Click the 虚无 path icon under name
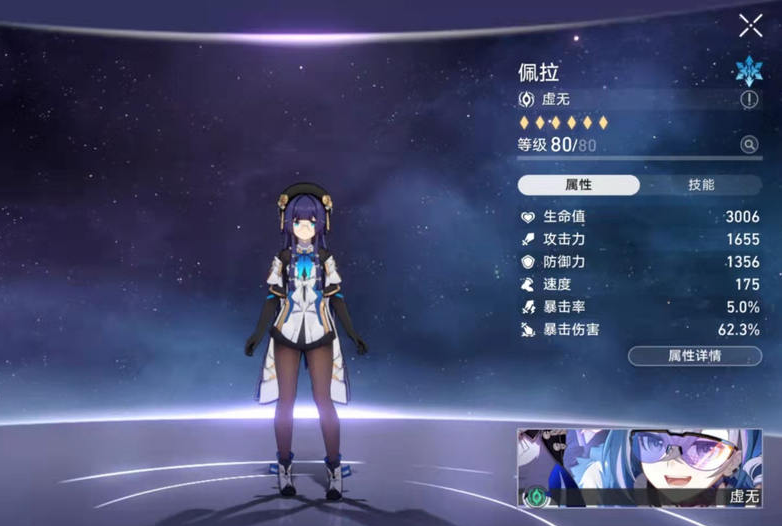The height and width of the screenshot is (526, 782). click(x=526, y=99)
